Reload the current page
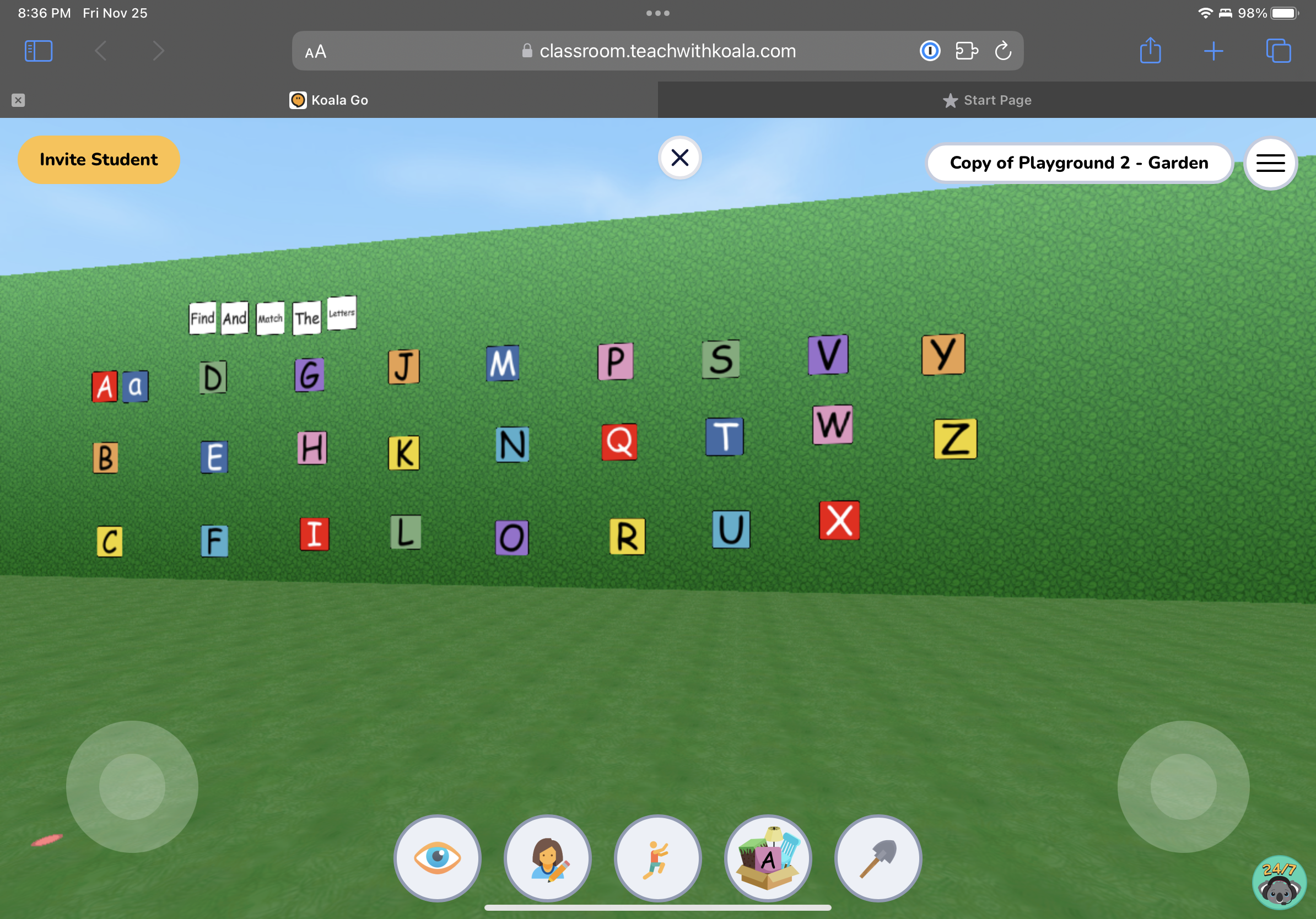This screenshot has width=1316, height=919. [x=1002, y=51]
